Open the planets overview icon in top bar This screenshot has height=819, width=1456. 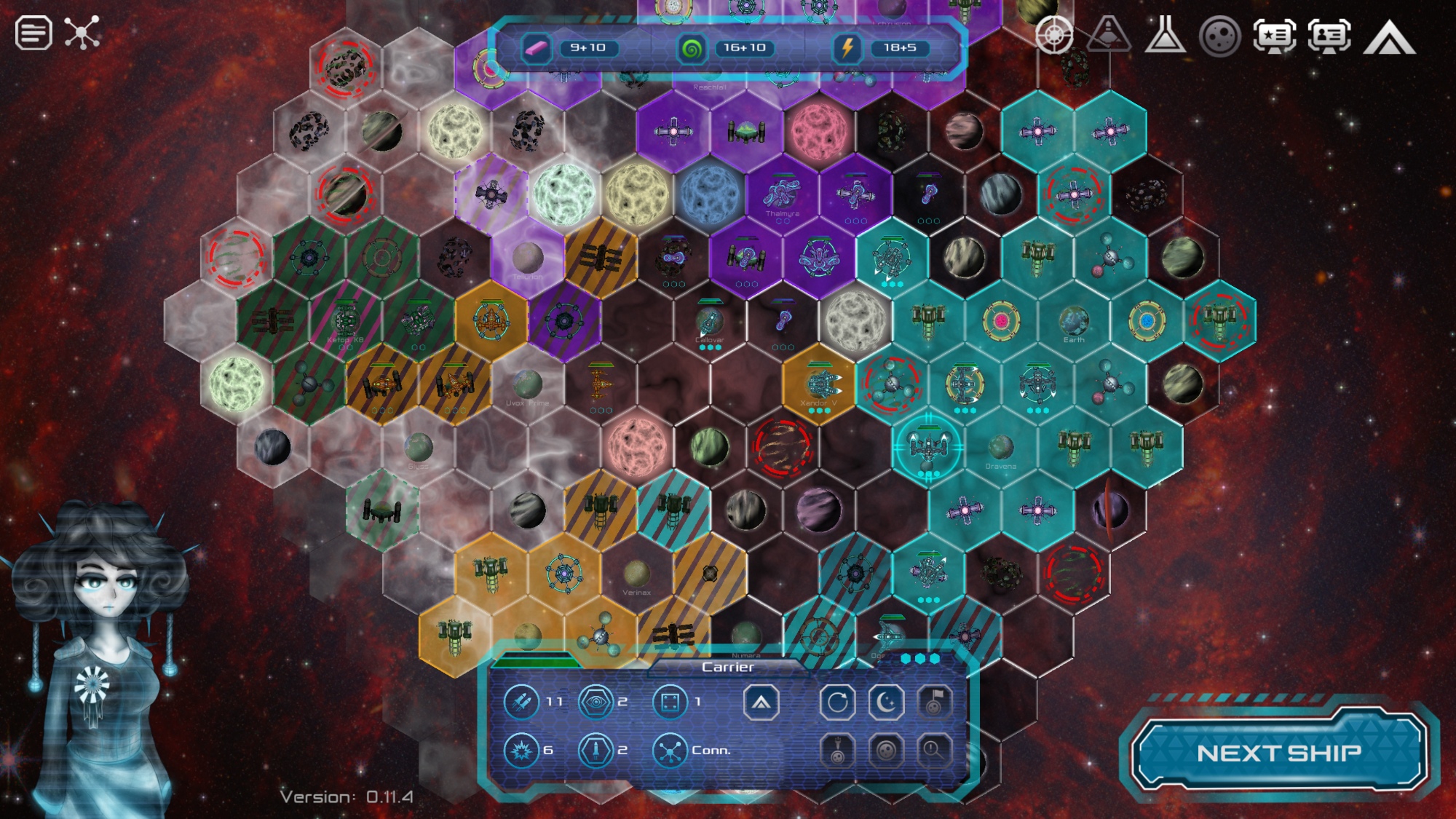coord(1219,35)
